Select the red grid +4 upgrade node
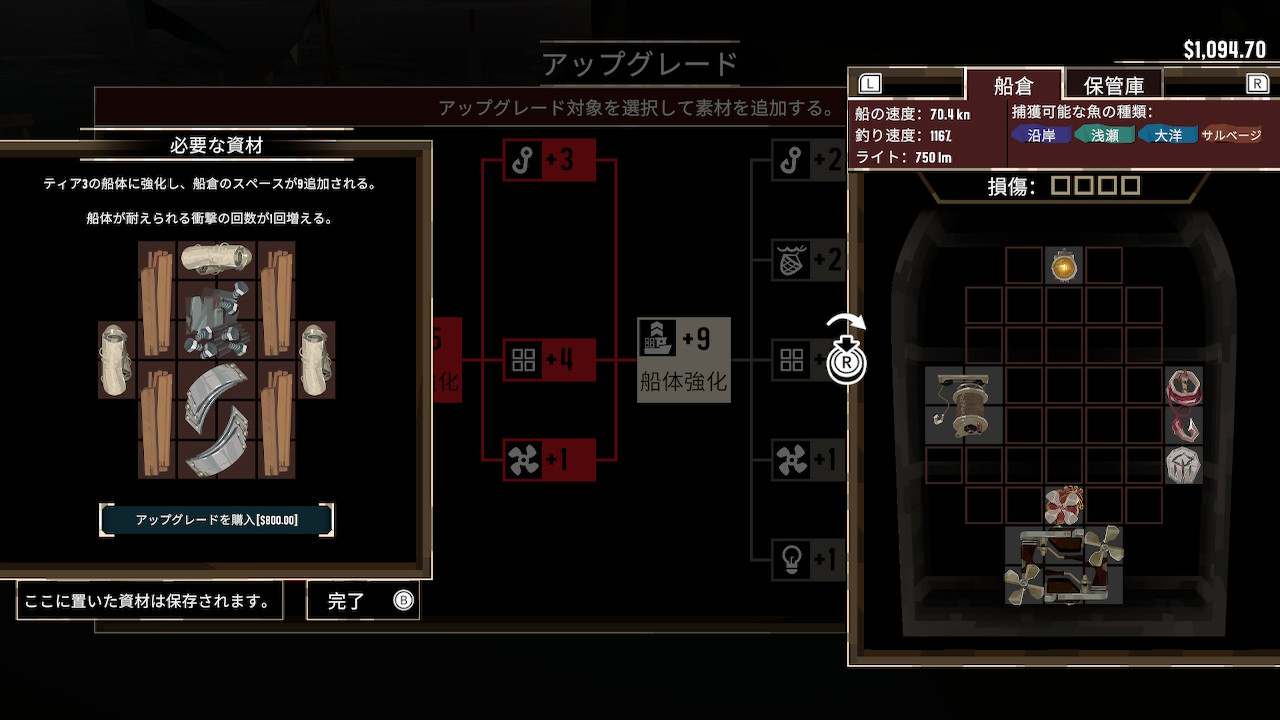 point(550,360)
